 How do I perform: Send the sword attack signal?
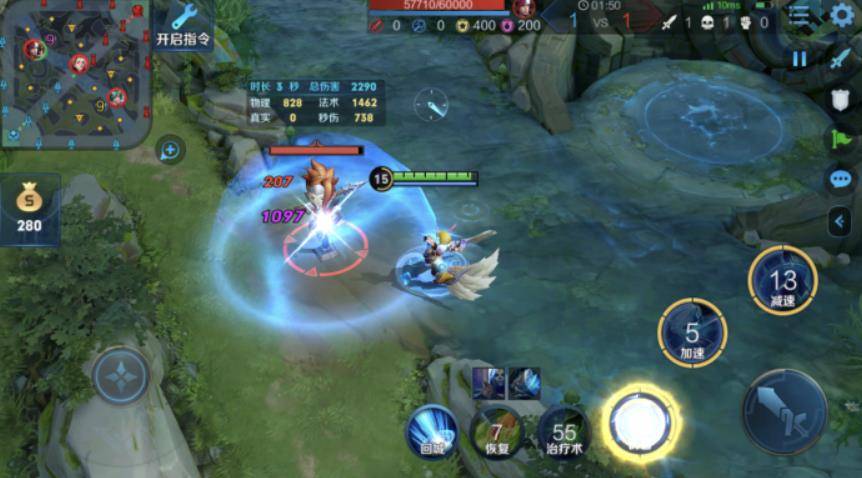(840, 60)
